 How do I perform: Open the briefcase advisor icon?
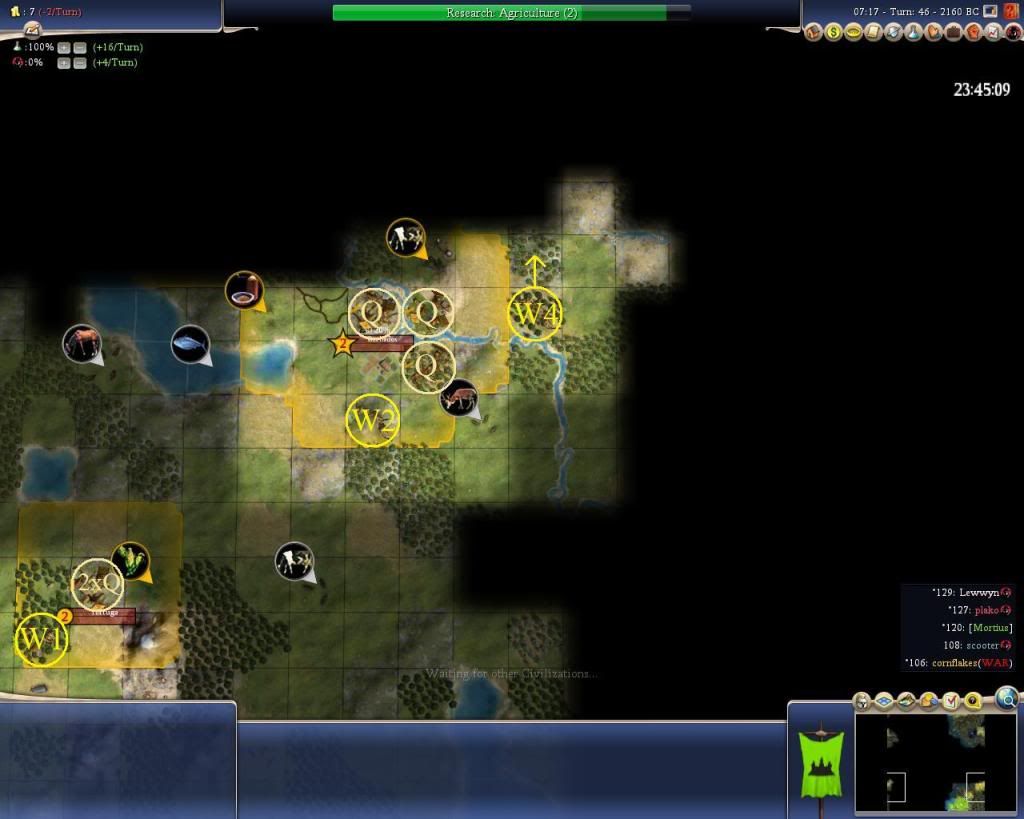coord(953,32)
